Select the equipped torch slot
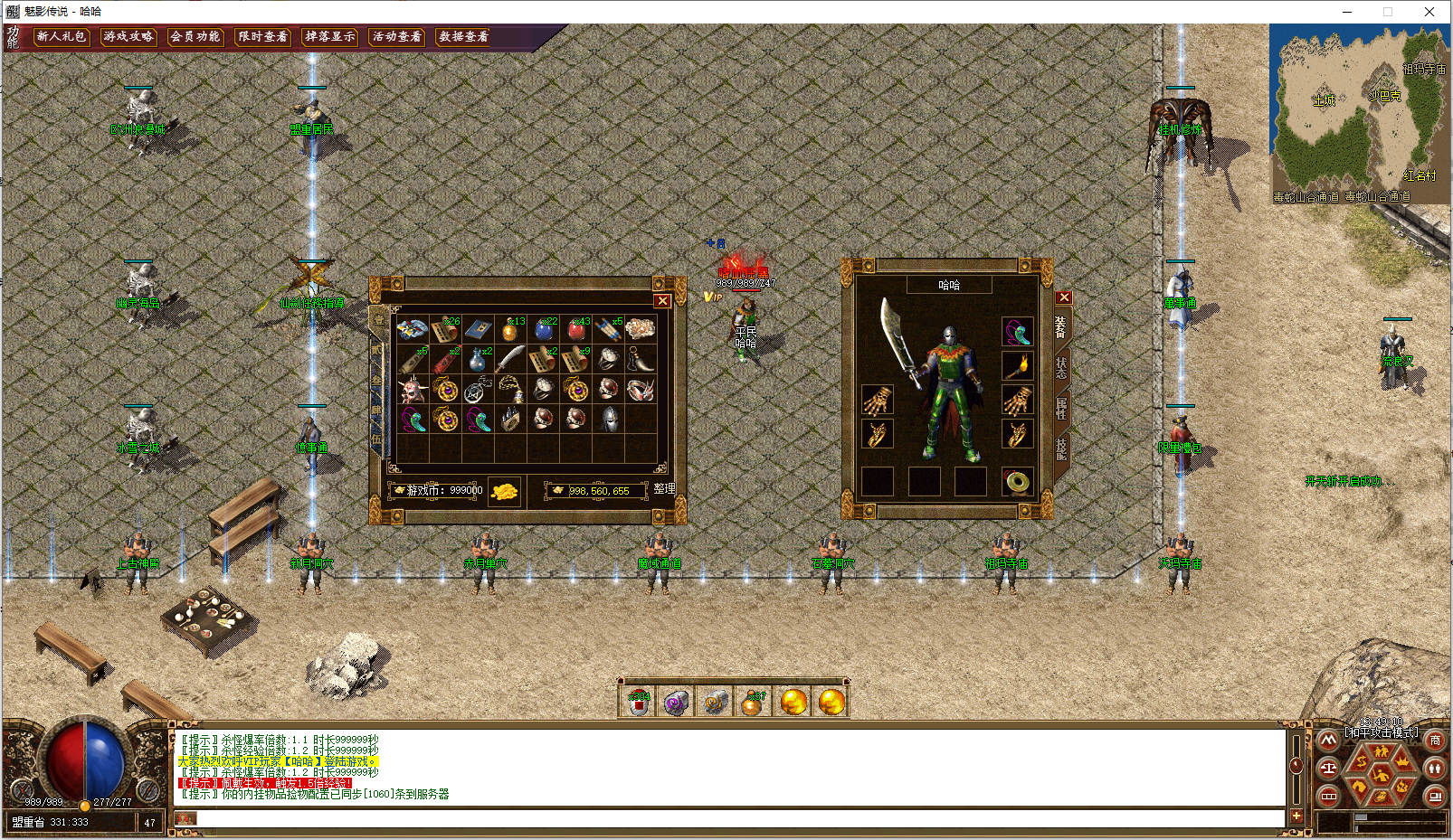1453x840 pixels. click(x=1017, y=366)
